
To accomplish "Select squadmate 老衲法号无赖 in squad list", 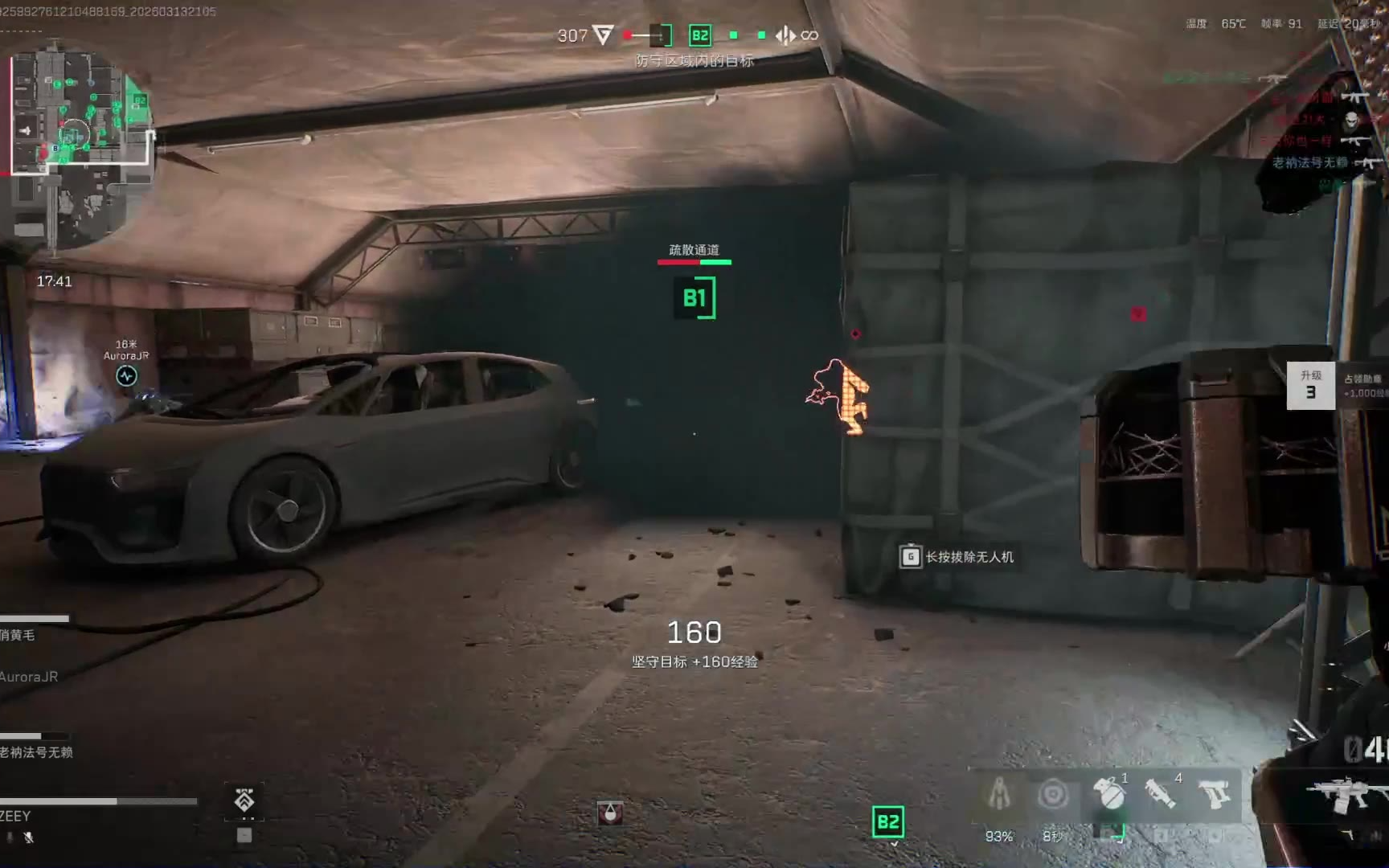I will pyautogui.click(x=36, y=752).
